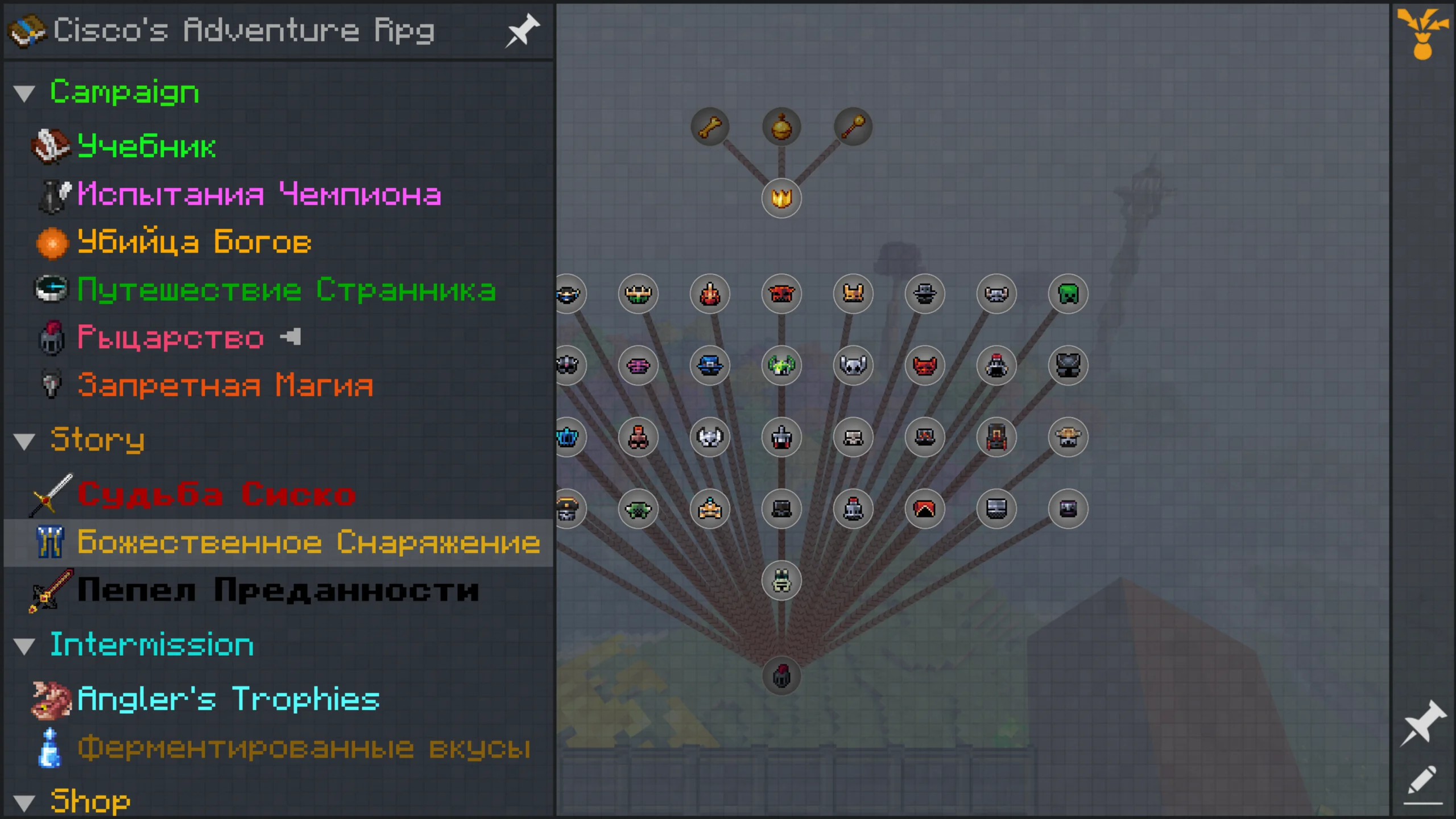
Task: Choose Путешествие Странника chapter
Action: tap(286, 290)
